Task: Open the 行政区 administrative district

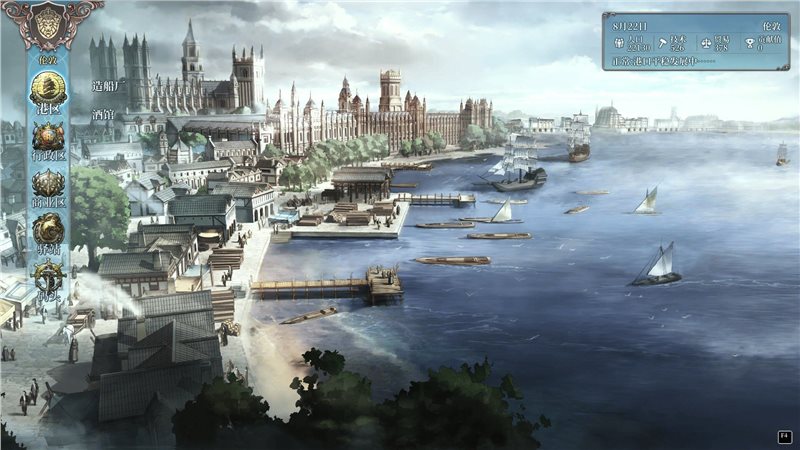Action: coord(47,137)
